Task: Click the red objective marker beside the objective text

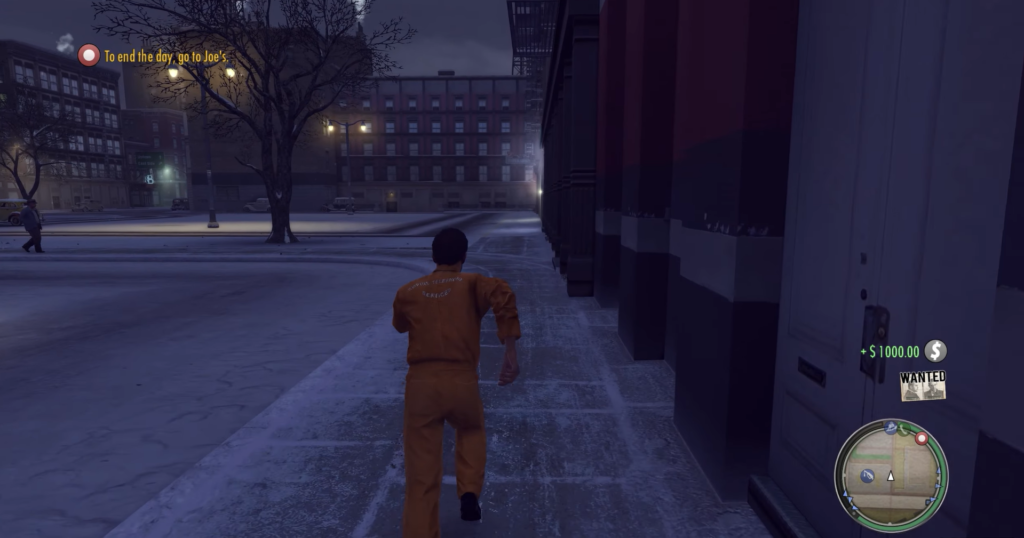Action: point(89,56)
